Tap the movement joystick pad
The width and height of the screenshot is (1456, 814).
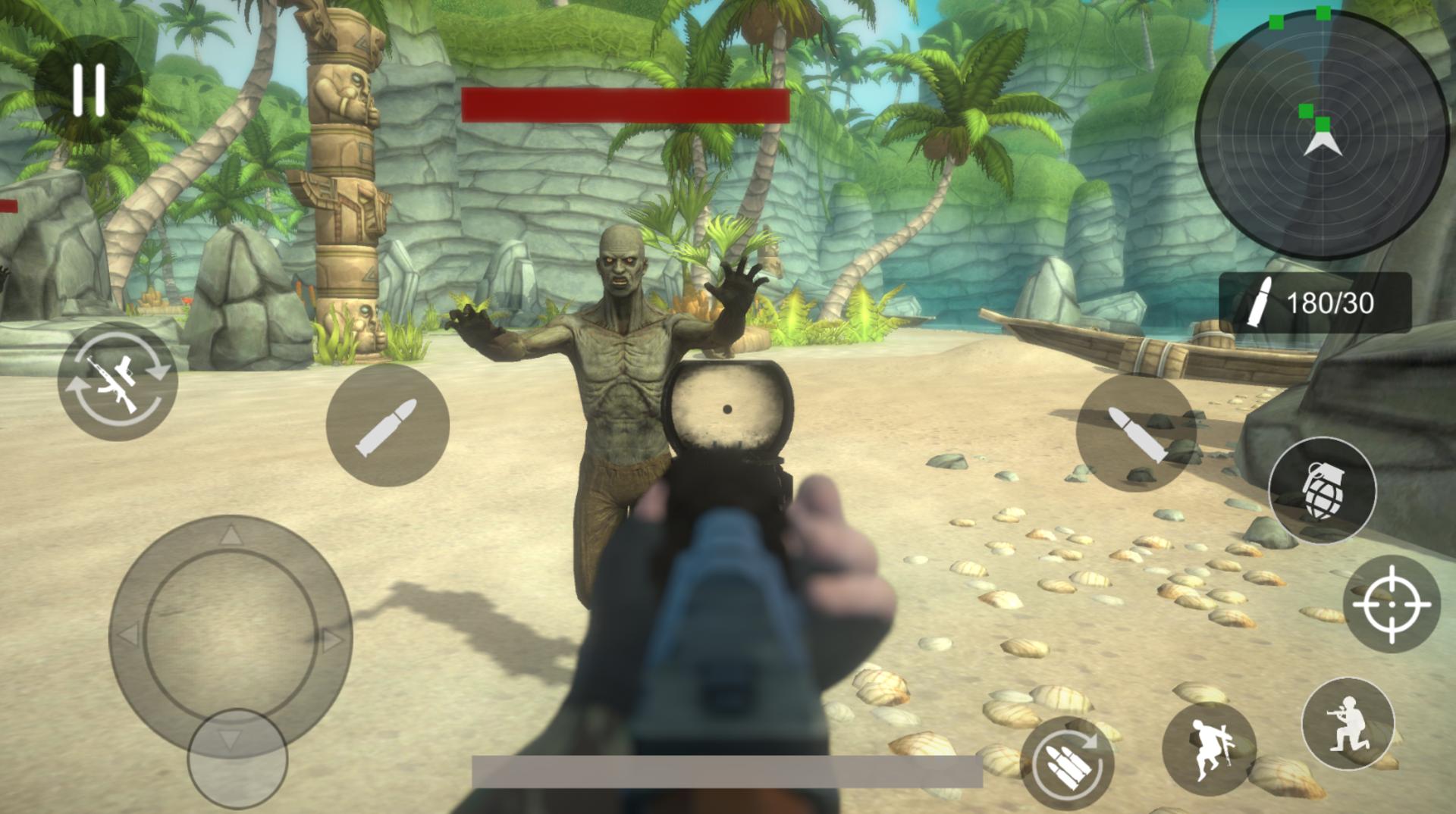(231, 635)
